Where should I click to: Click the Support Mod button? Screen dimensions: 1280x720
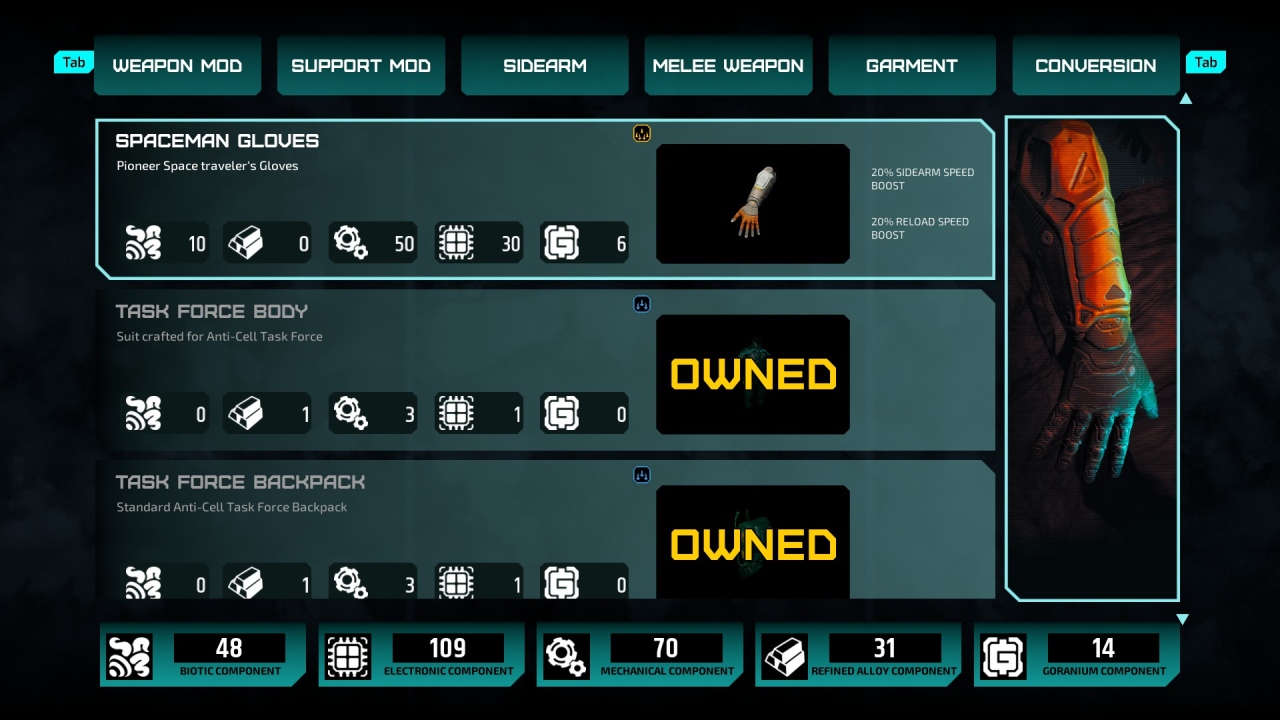point(361,64)
